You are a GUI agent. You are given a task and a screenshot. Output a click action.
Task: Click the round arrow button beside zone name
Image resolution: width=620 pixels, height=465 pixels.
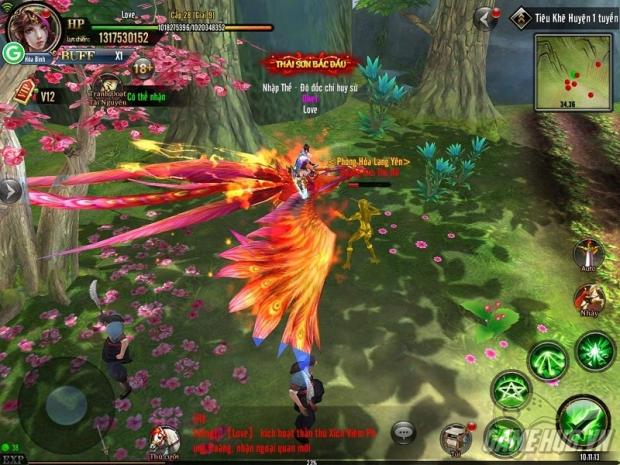(x=486, y=18)
